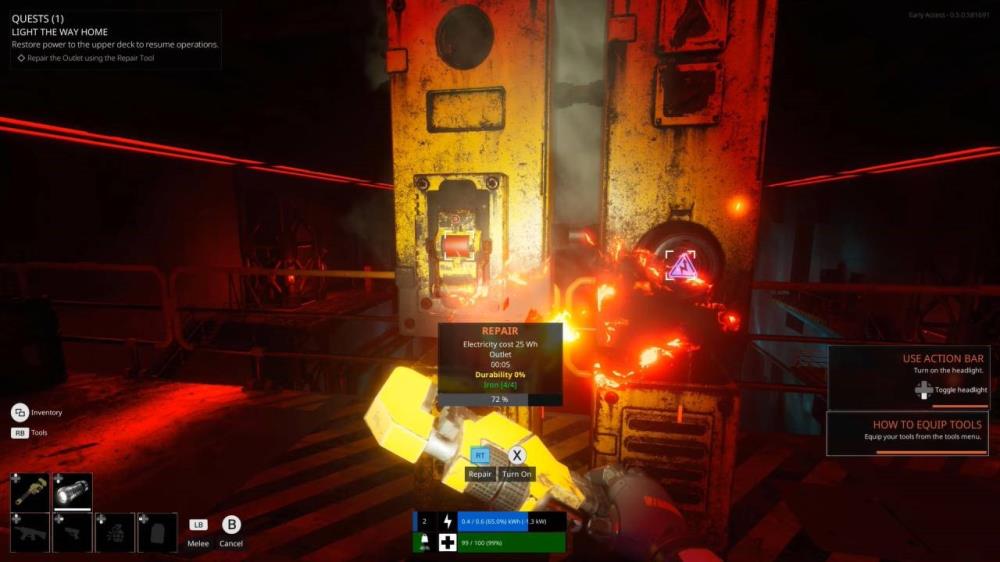Choose the pistol weapon slot
This screenshot has height=562, width=1000.
click(x=72, y=532)
